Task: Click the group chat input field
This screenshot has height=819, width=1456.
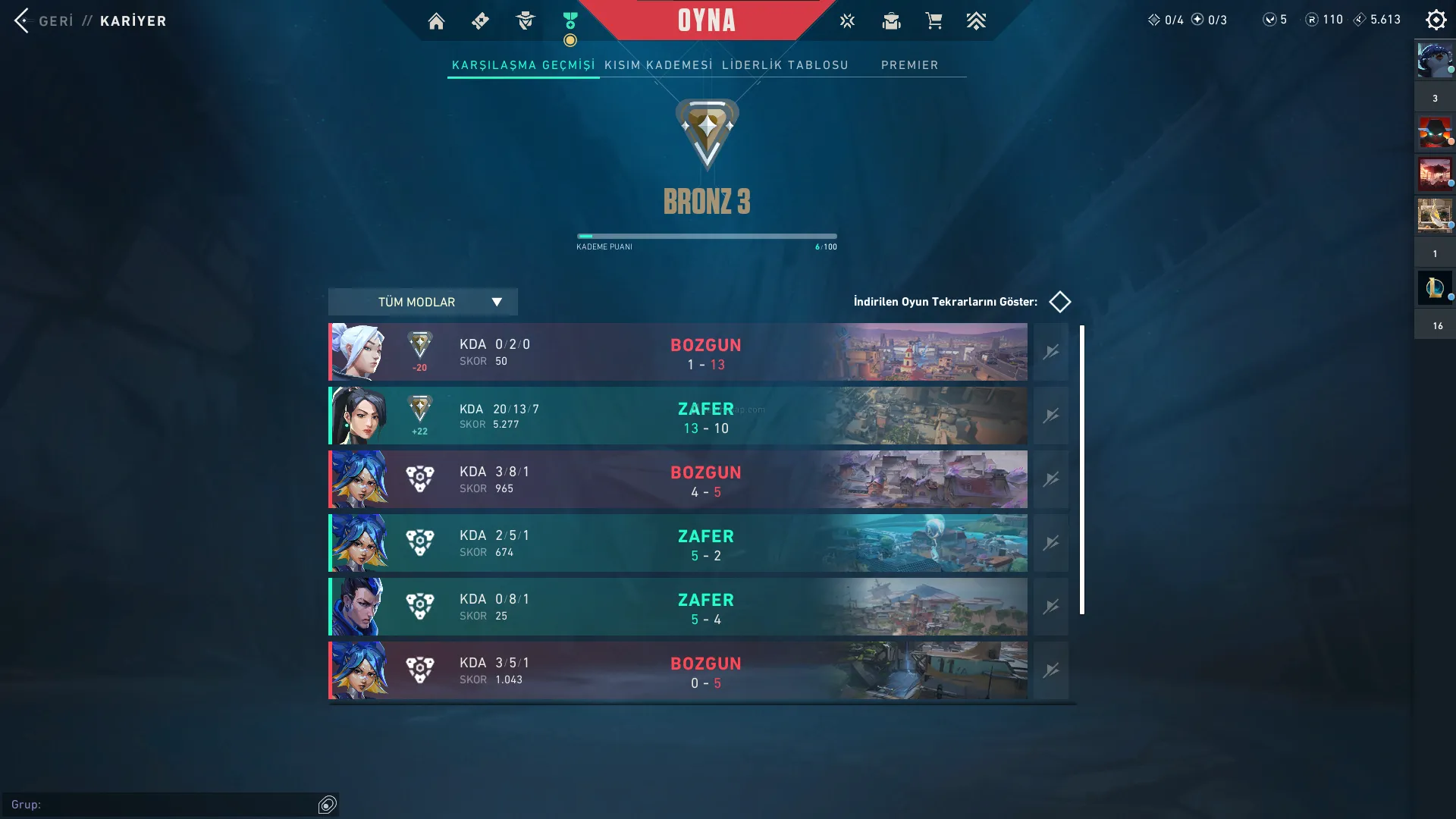Action: click(x=159, y=805)
